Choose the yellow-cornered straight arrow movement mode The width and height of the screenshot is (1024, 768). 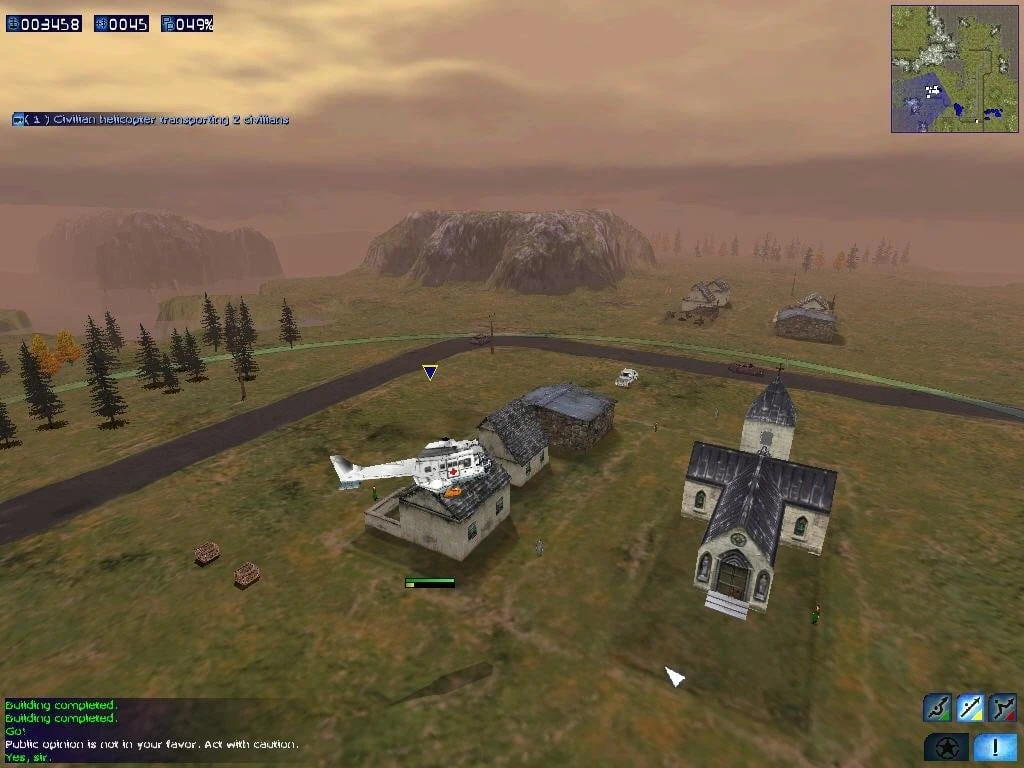(x=970, y=708)
